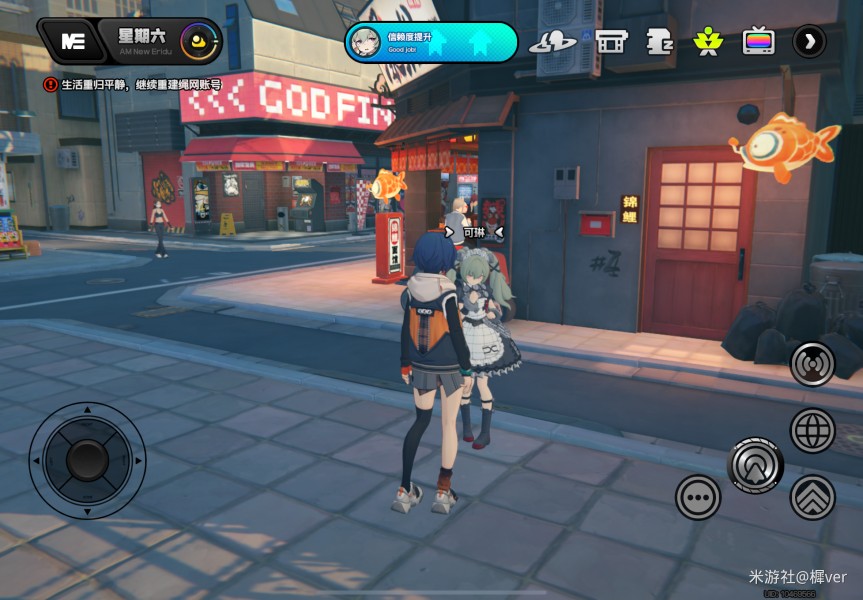Select the Z figure icon in the top bar
Screen dimensions: 863x600
[x=660, y=42]
